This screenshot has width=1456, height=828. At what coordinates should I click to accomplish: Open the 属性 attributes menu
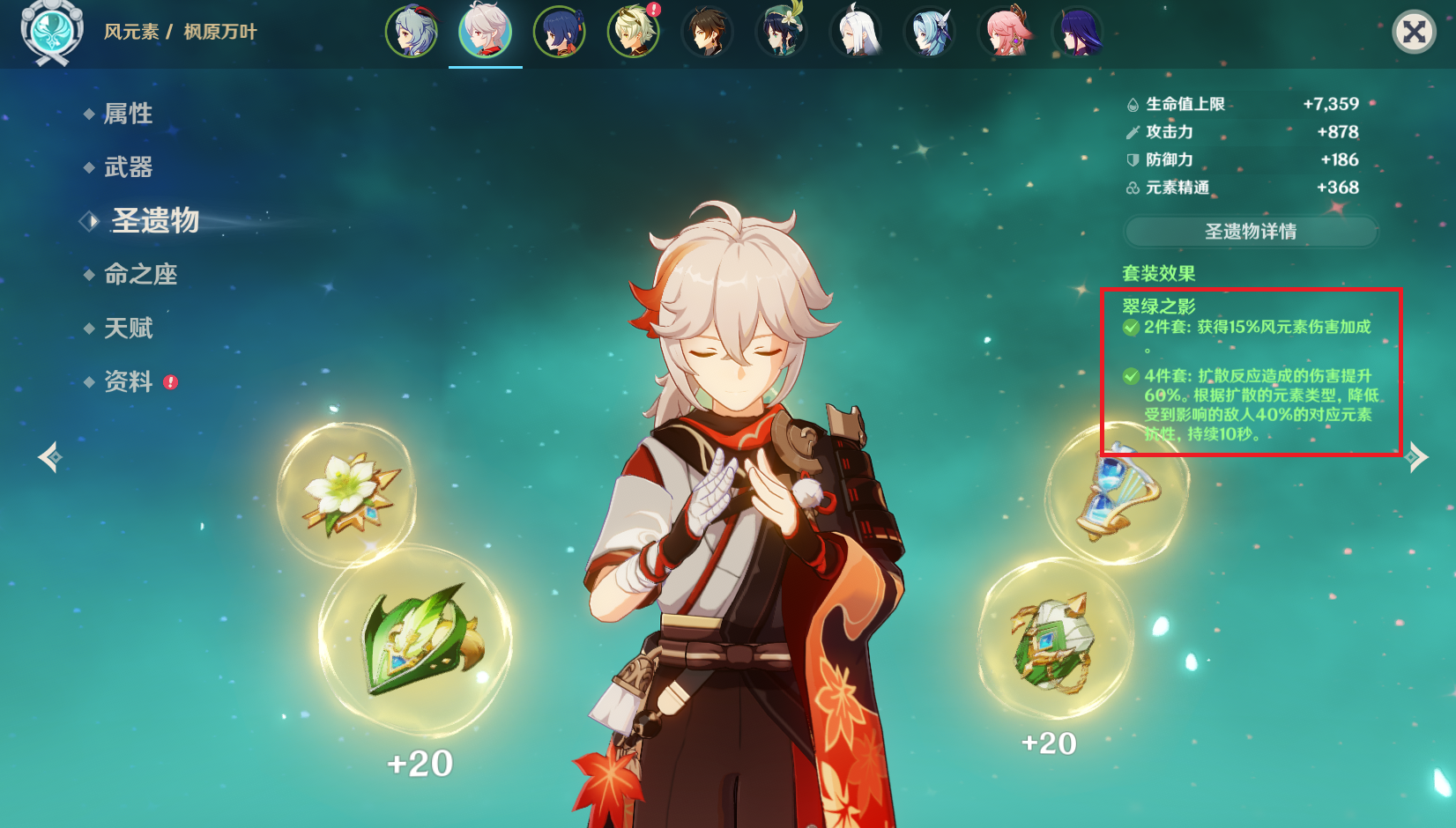click(x=128, y=114)
